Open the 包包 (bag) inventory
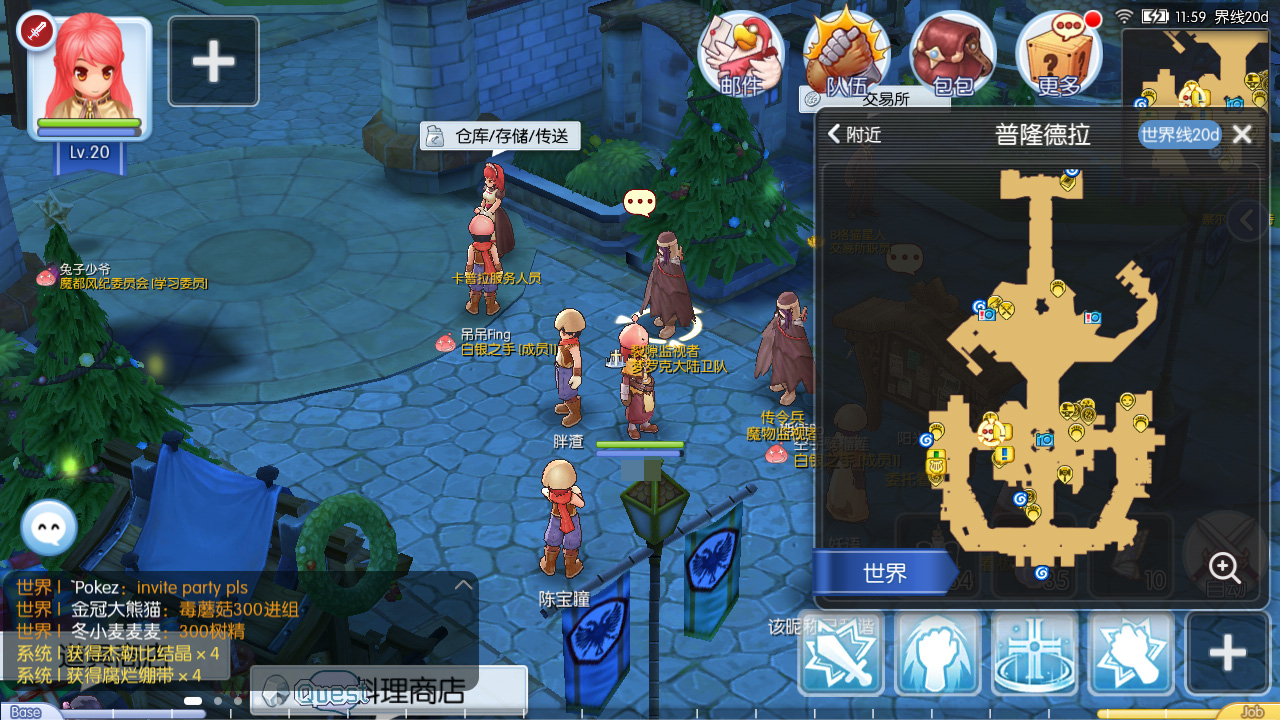Screen dimensions: 1280x720 pyautogui.click(x=953, y=55)
